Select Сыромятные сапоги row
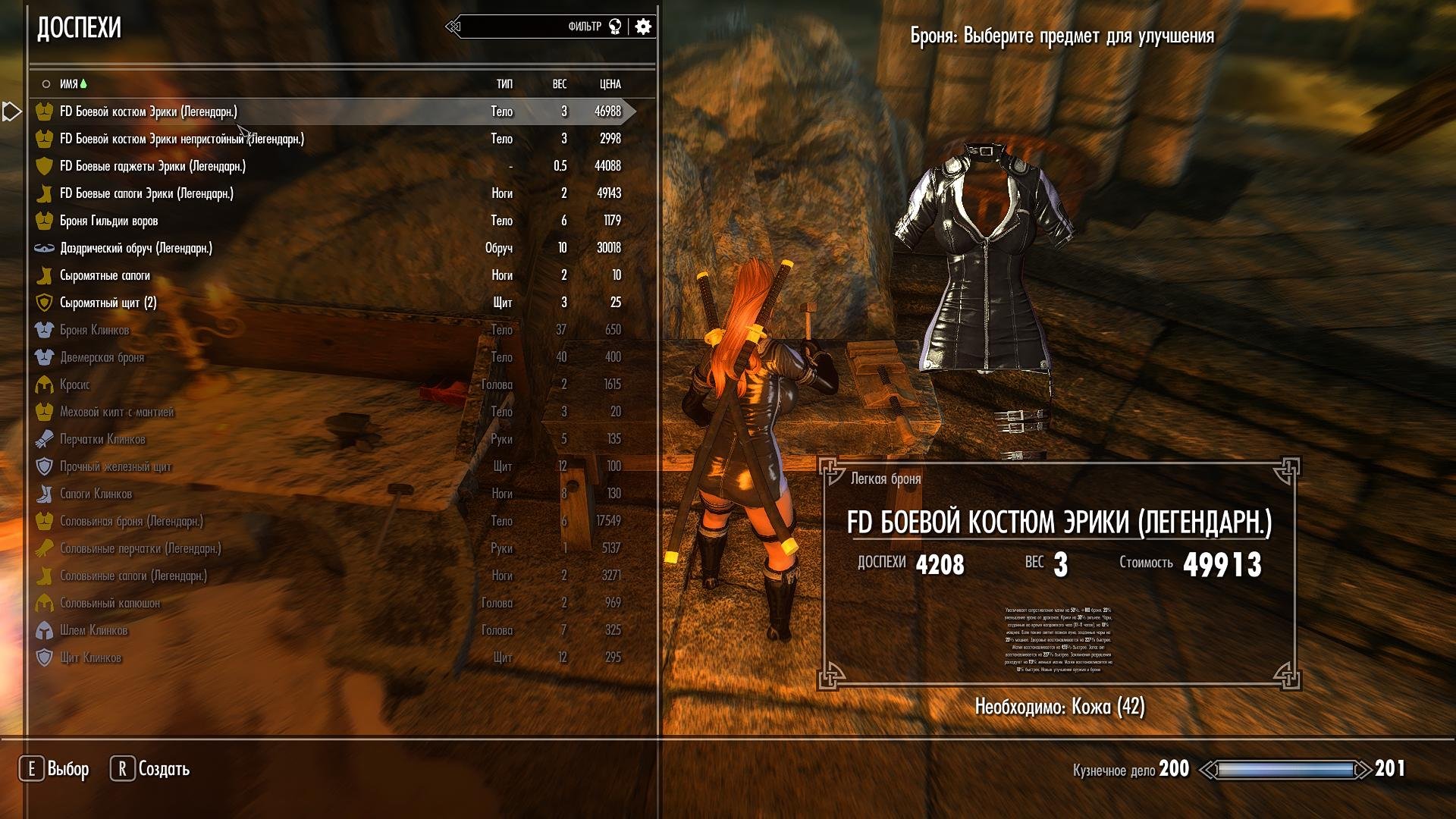Viewport: 1456px width, 819px height. tap(105, 275)
